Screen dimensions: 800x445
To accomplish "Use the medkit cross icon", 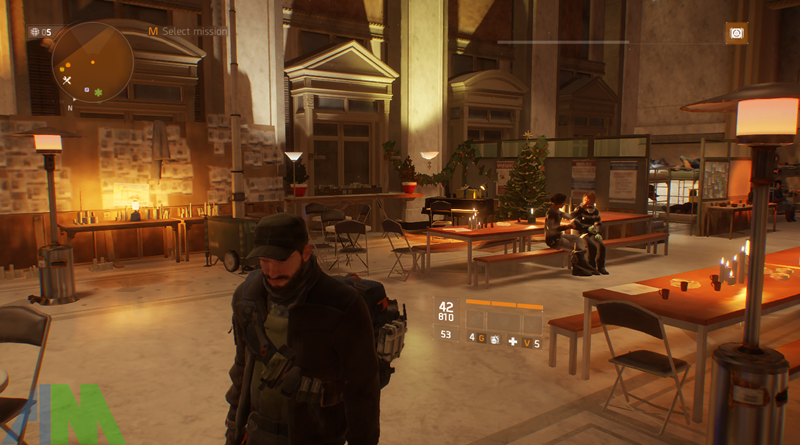I will coord(514,343).
